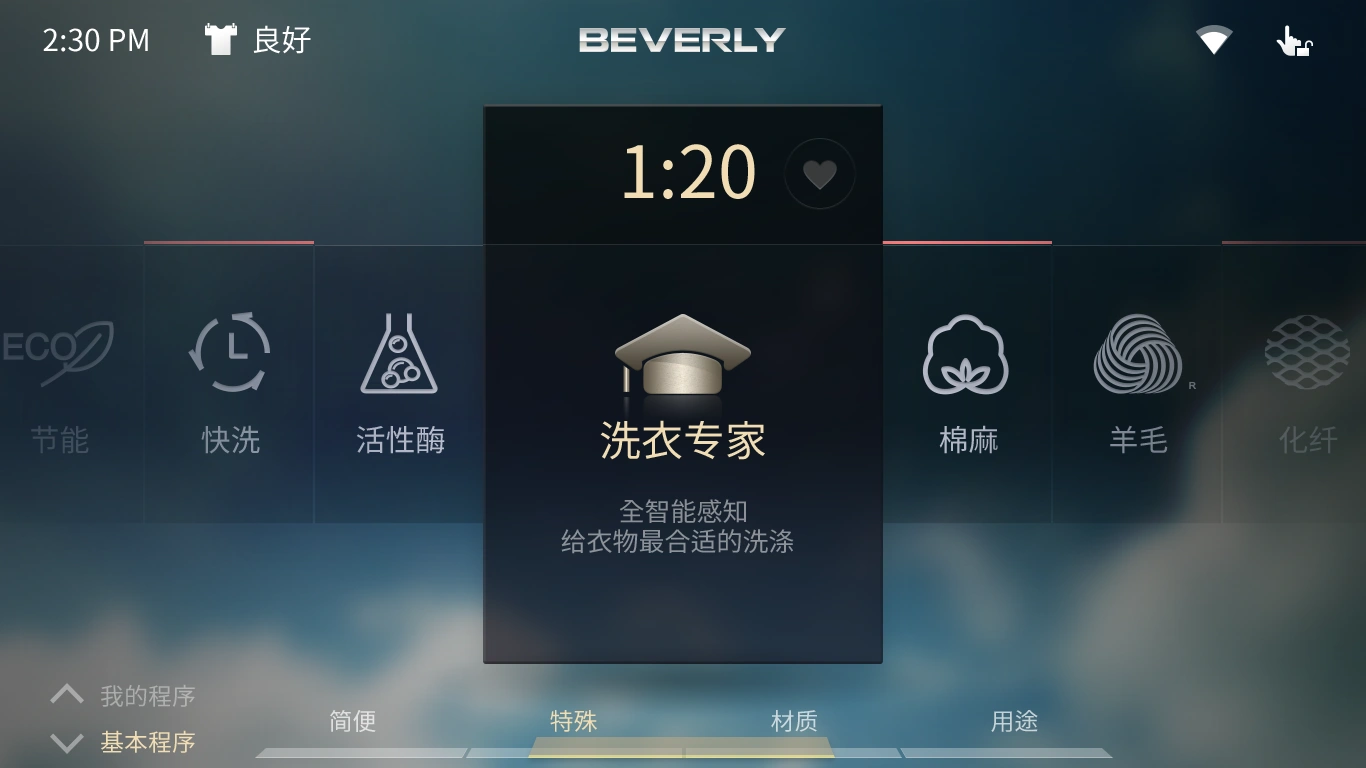Favorite the 洗衣专家 program via heart toggle
1366x768 pixels.
click(x=820, y=173)
